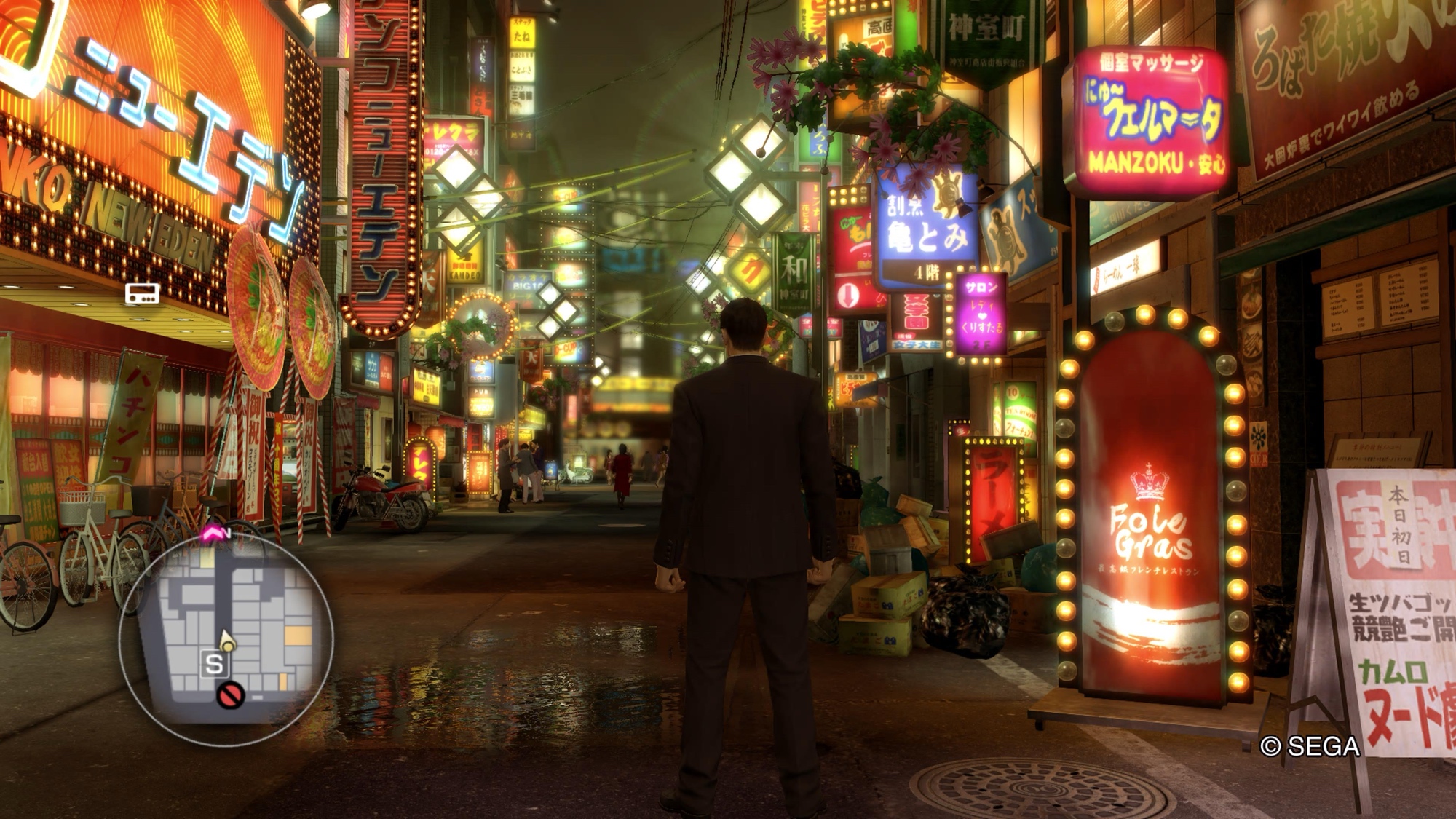Click the red no-entry marker on the minimap
This screenshot has width=1456, height=819.
(x=231, y=695)
